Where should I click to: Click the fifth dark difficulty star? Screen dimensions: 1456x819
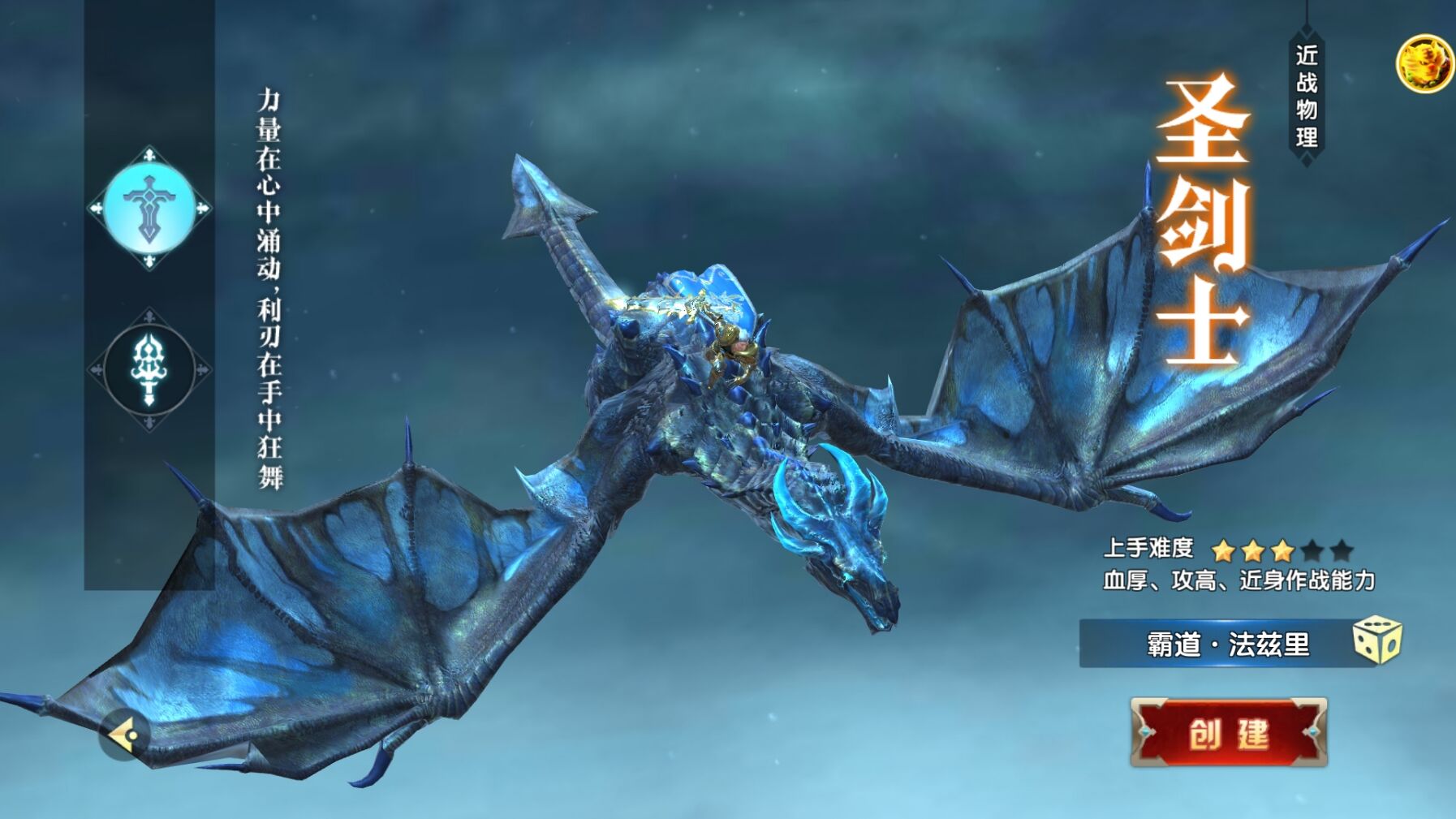point(1340,550)
